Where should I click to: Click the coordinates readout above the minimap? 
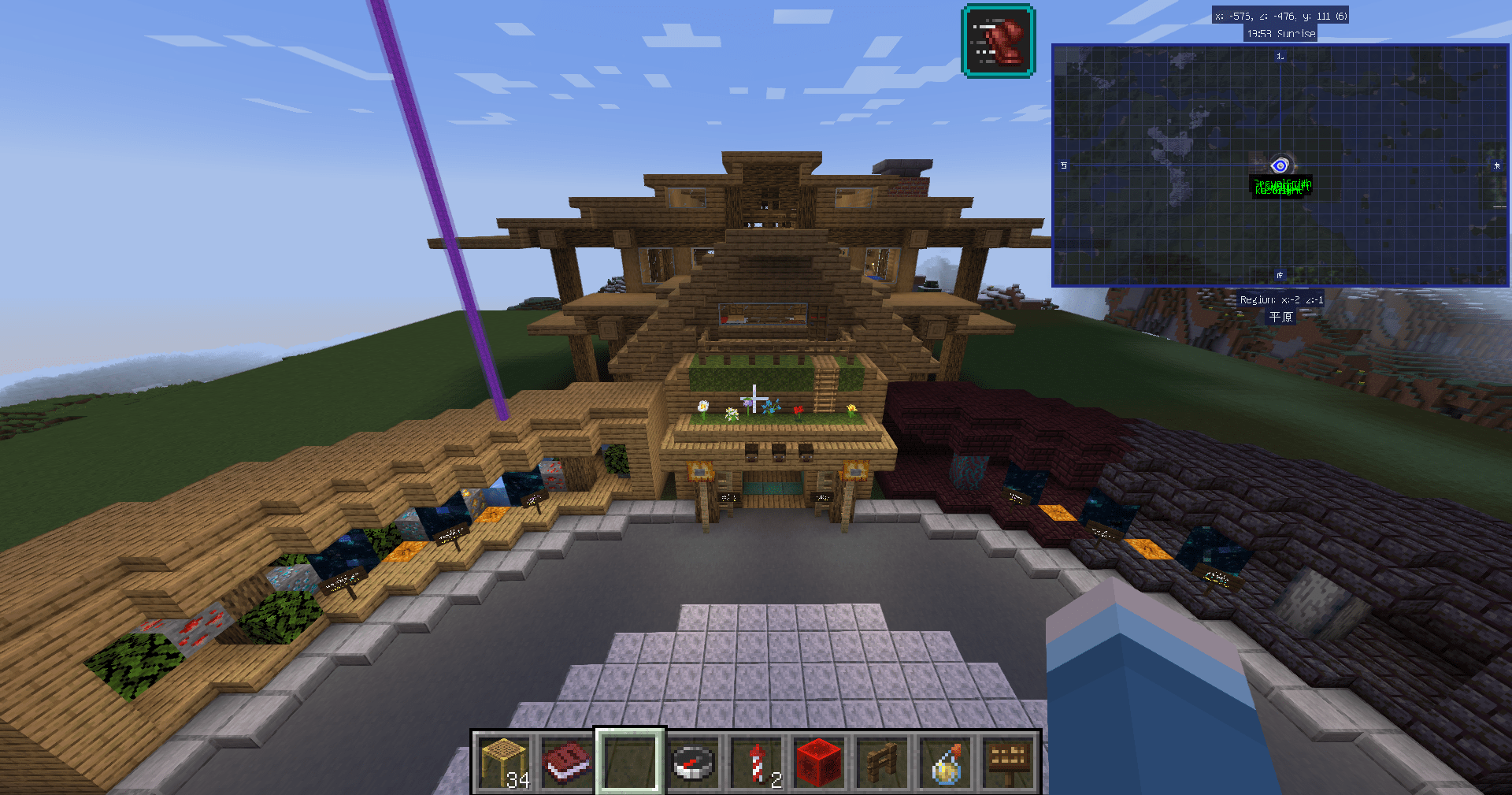[x=1280, y=15]
